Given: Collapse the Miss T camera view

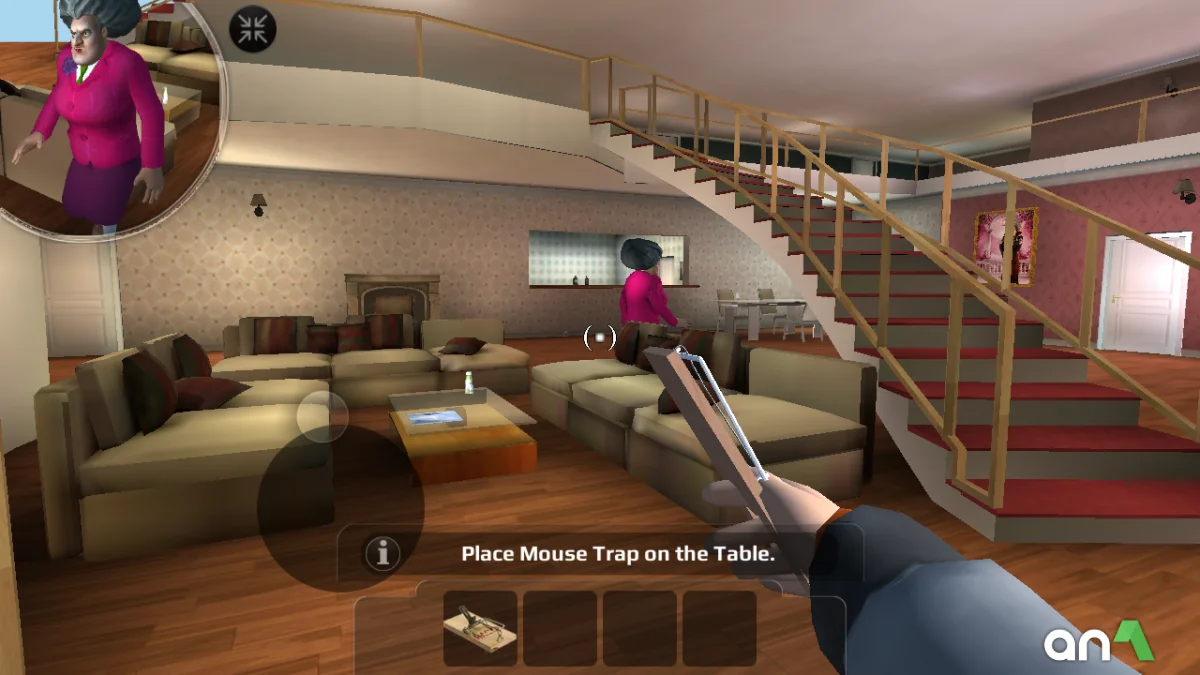Looking at the screenshot, I should tap(252, 29).
